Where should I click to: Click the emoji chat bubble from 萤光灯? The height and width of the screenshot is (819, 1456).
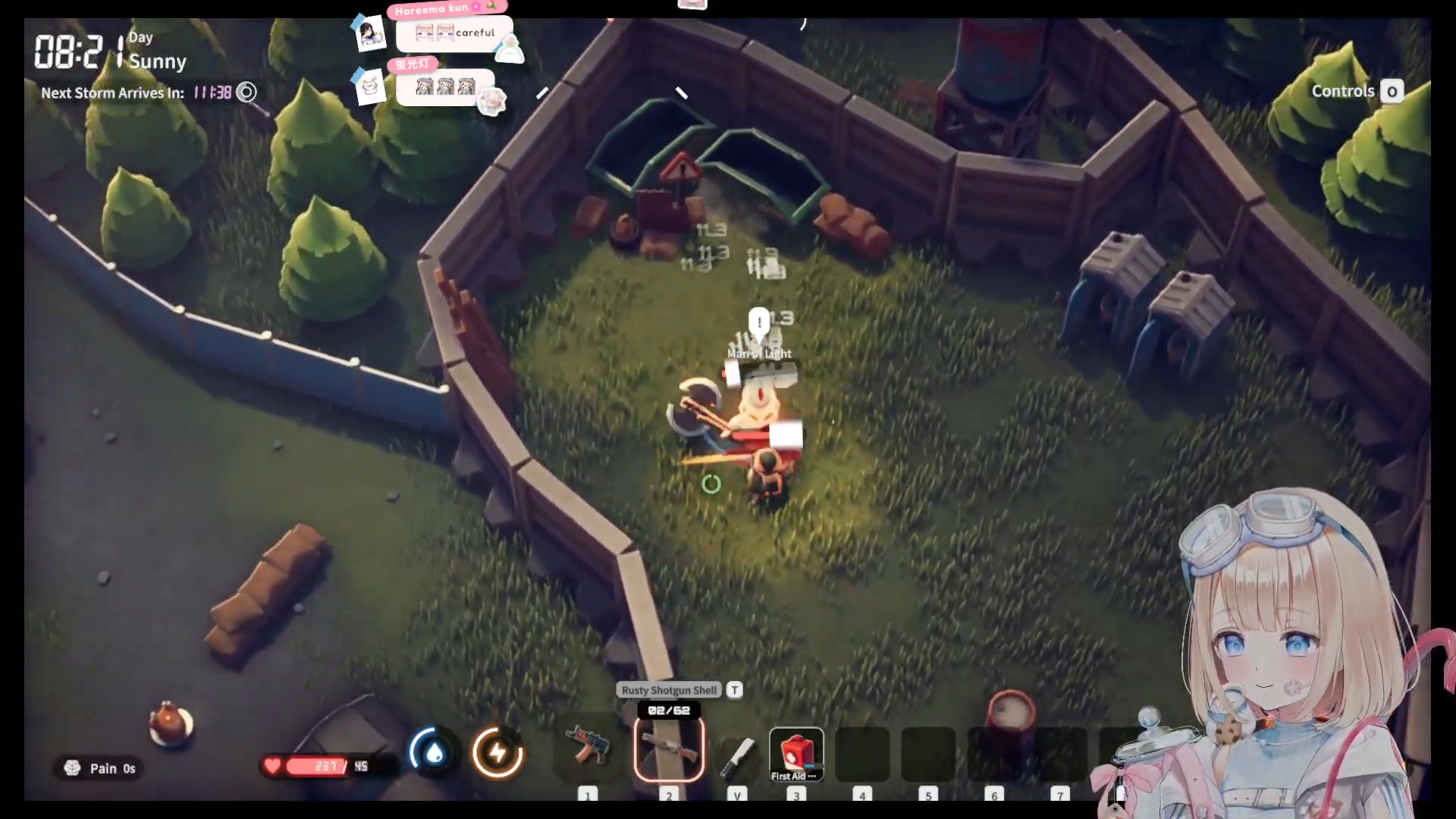point(444,87)
